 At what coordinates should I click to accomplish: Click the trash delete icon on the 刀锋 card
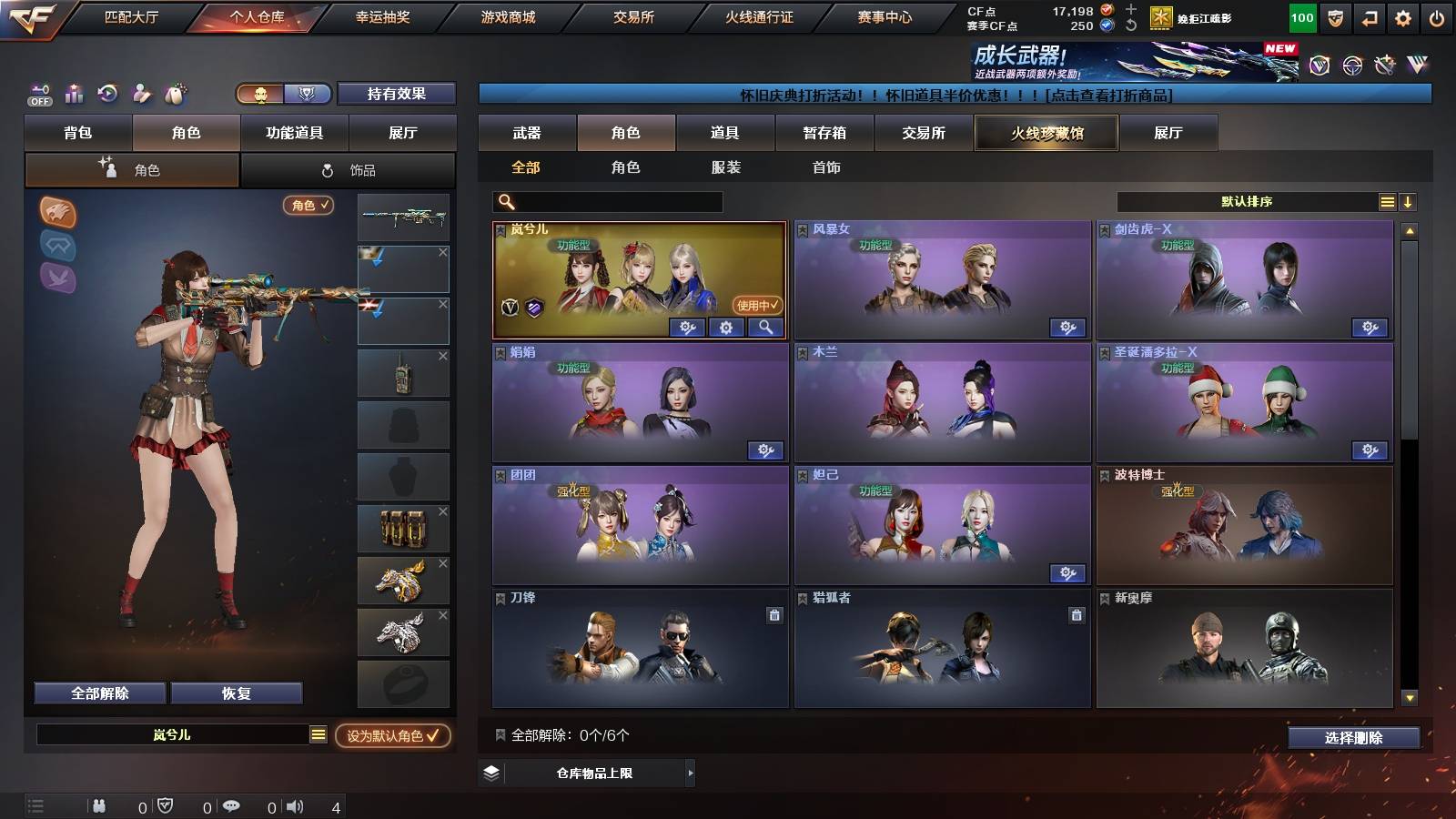tap(774, 616)
